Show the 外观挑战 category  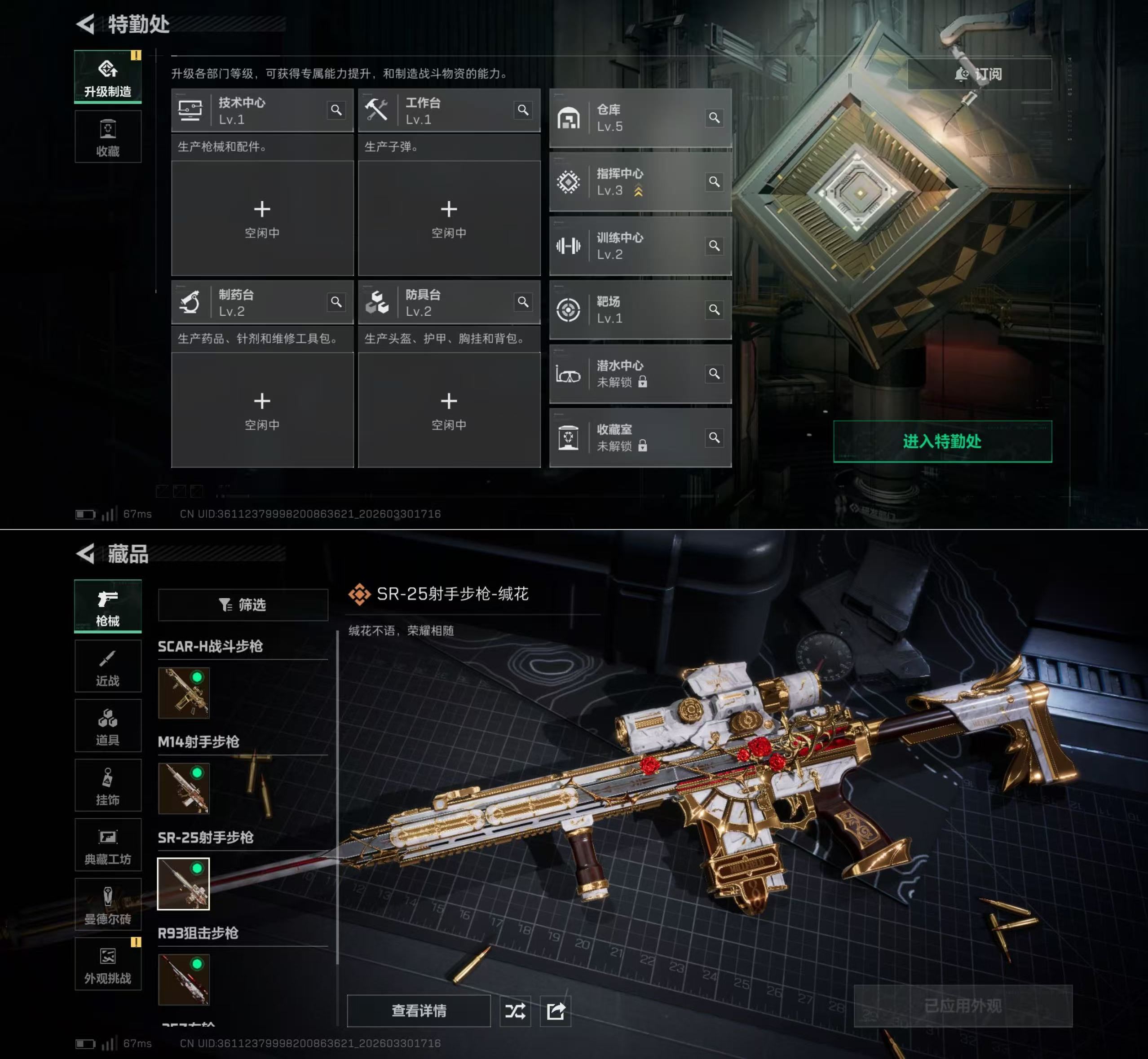[108, 964]
